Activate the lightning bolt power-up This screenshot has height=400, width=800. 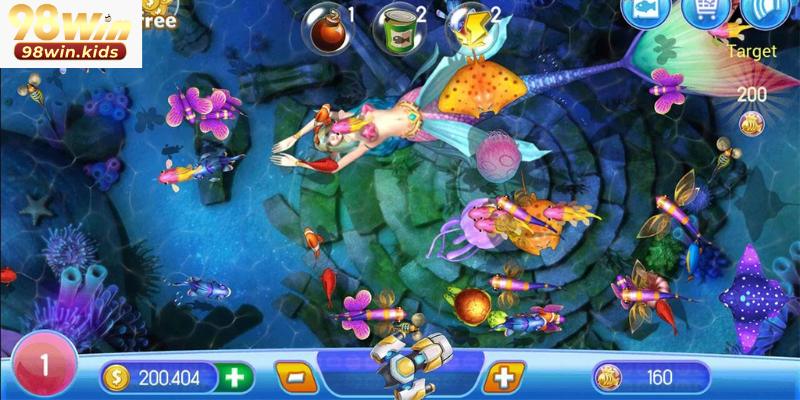click(466, 26)
